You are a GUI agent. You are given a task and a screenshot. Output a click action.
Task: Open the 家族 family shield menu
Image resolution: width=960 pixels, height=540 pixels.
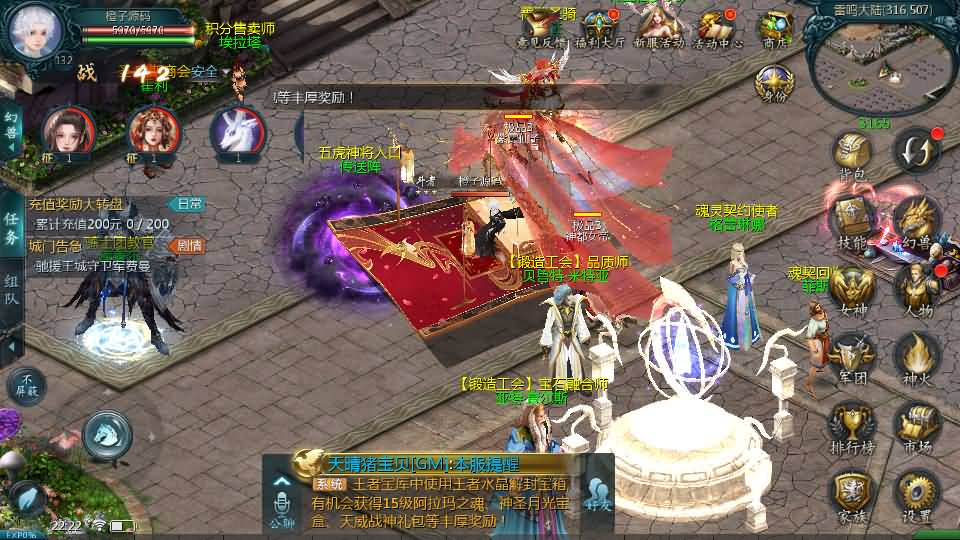pos(852,493)
